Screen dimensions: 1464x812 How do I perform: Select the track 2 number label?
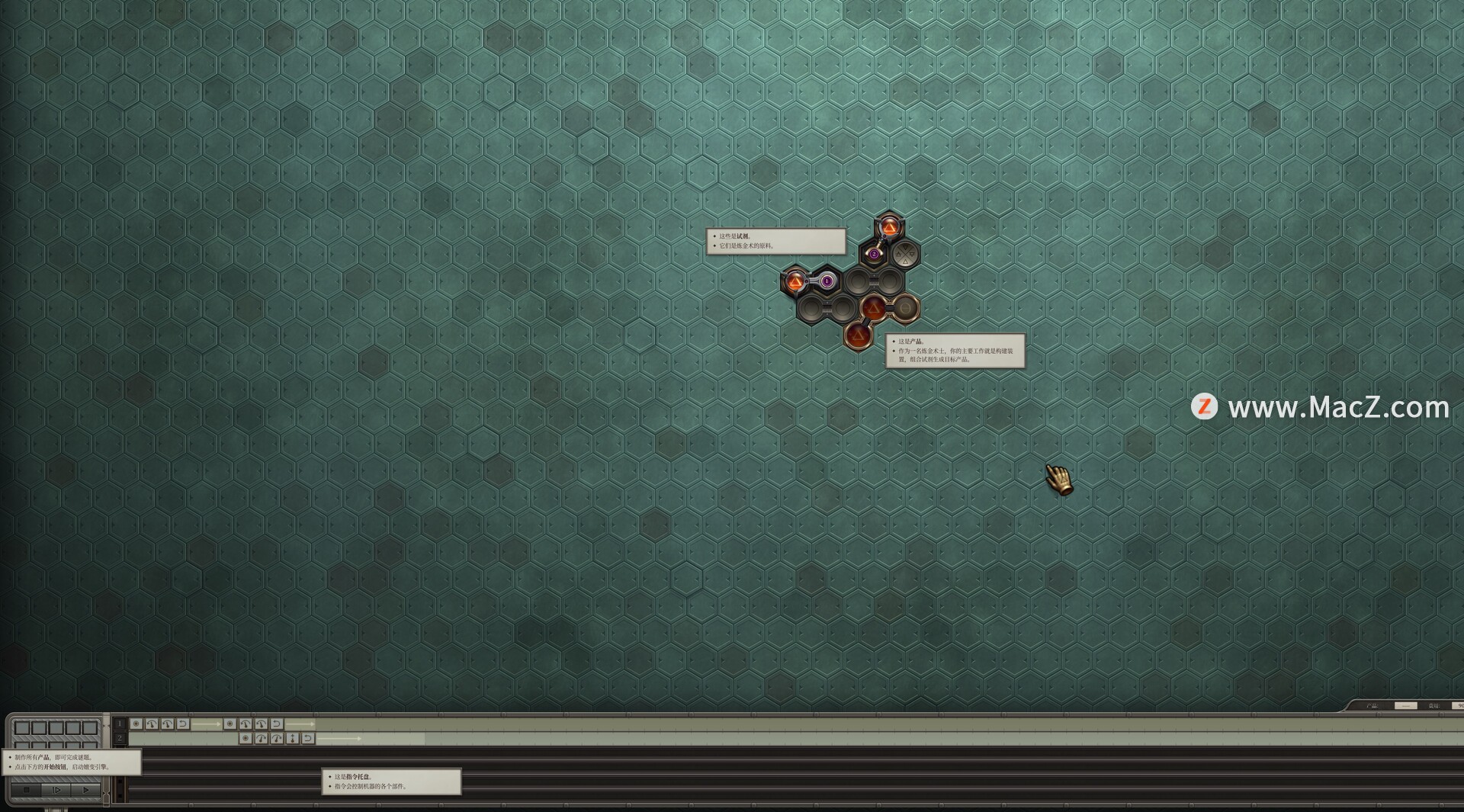click(x=120, y=738)
